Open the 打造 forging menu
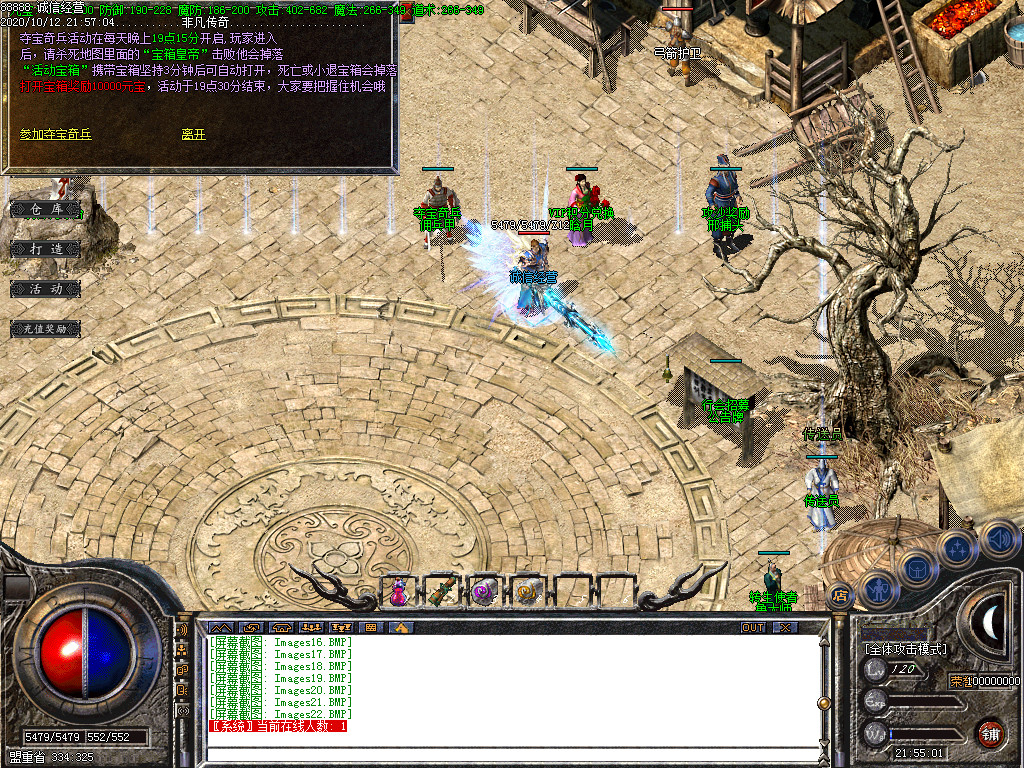The image size is (1024, 768). tap(46, 248)
